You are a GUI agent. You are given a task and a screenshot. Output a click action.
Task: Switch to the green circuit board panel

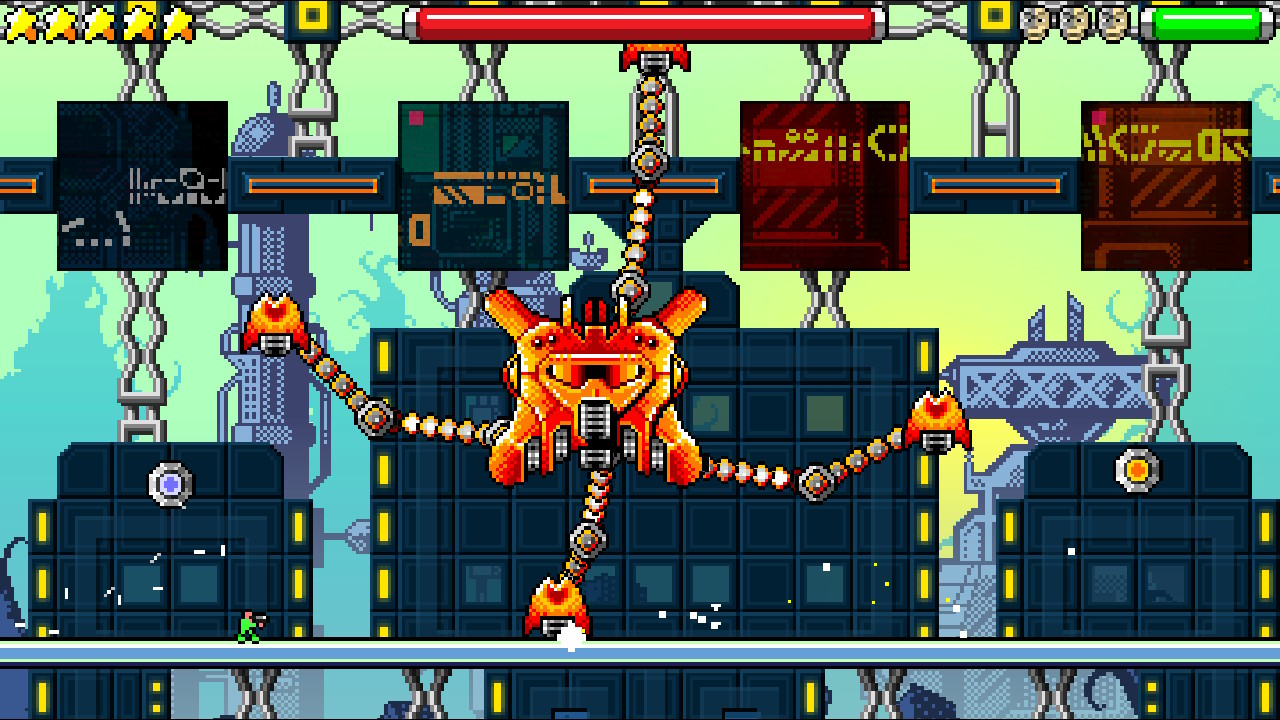click(x=482, y=185)
